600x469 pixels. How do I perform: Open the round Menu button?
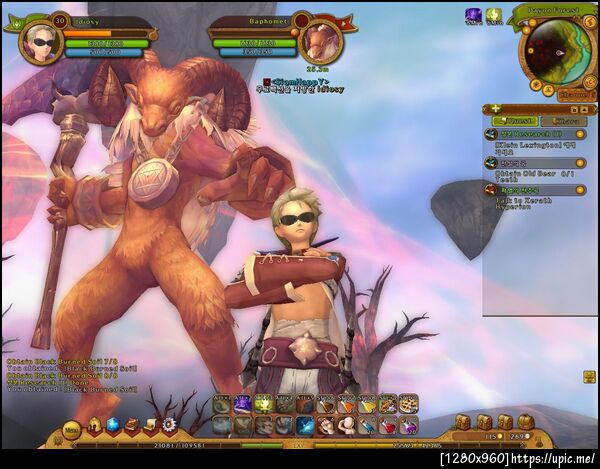71,429
